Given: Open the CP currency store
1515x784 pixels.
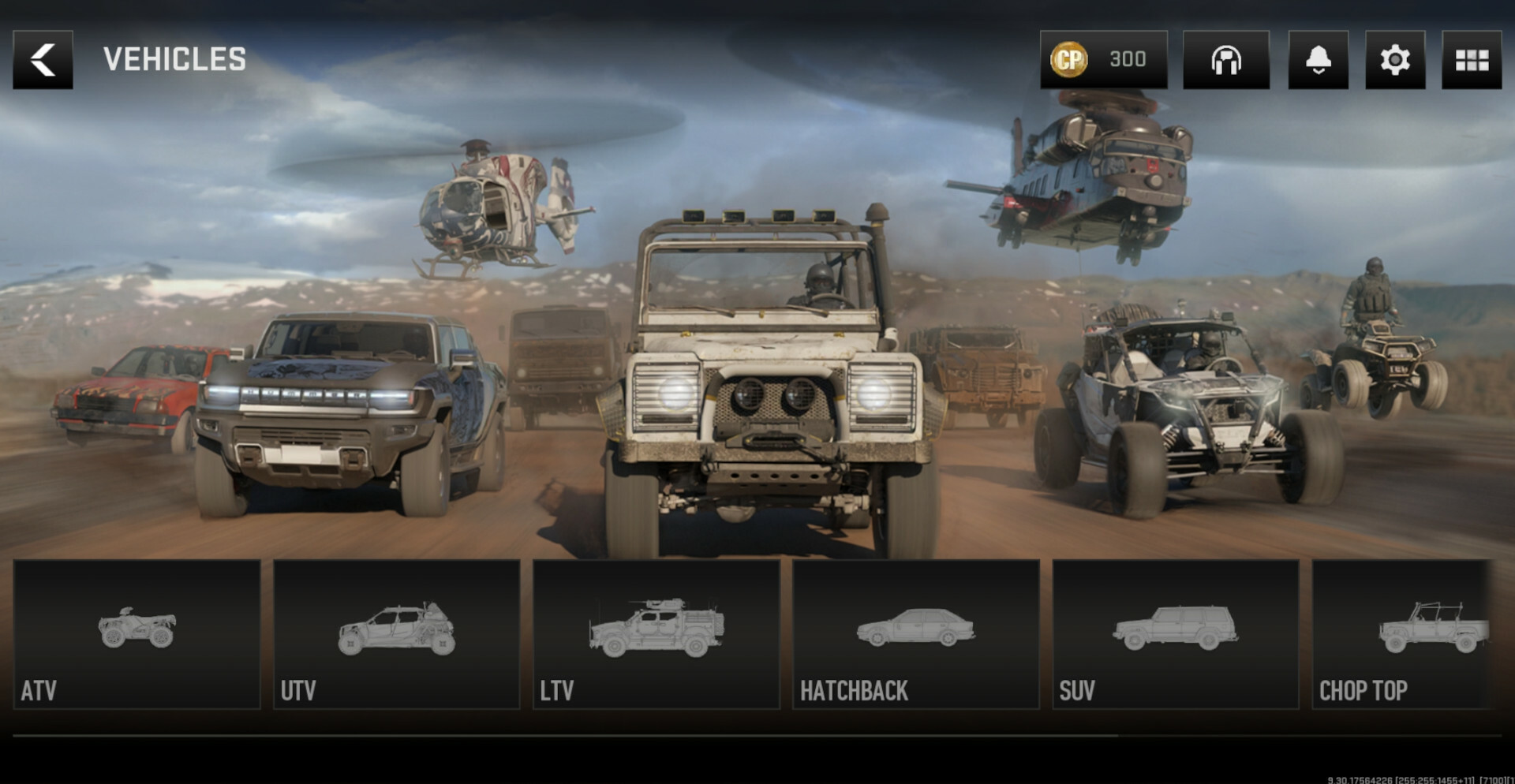Looking at the screenshot, I should [x=1102, y=60].
